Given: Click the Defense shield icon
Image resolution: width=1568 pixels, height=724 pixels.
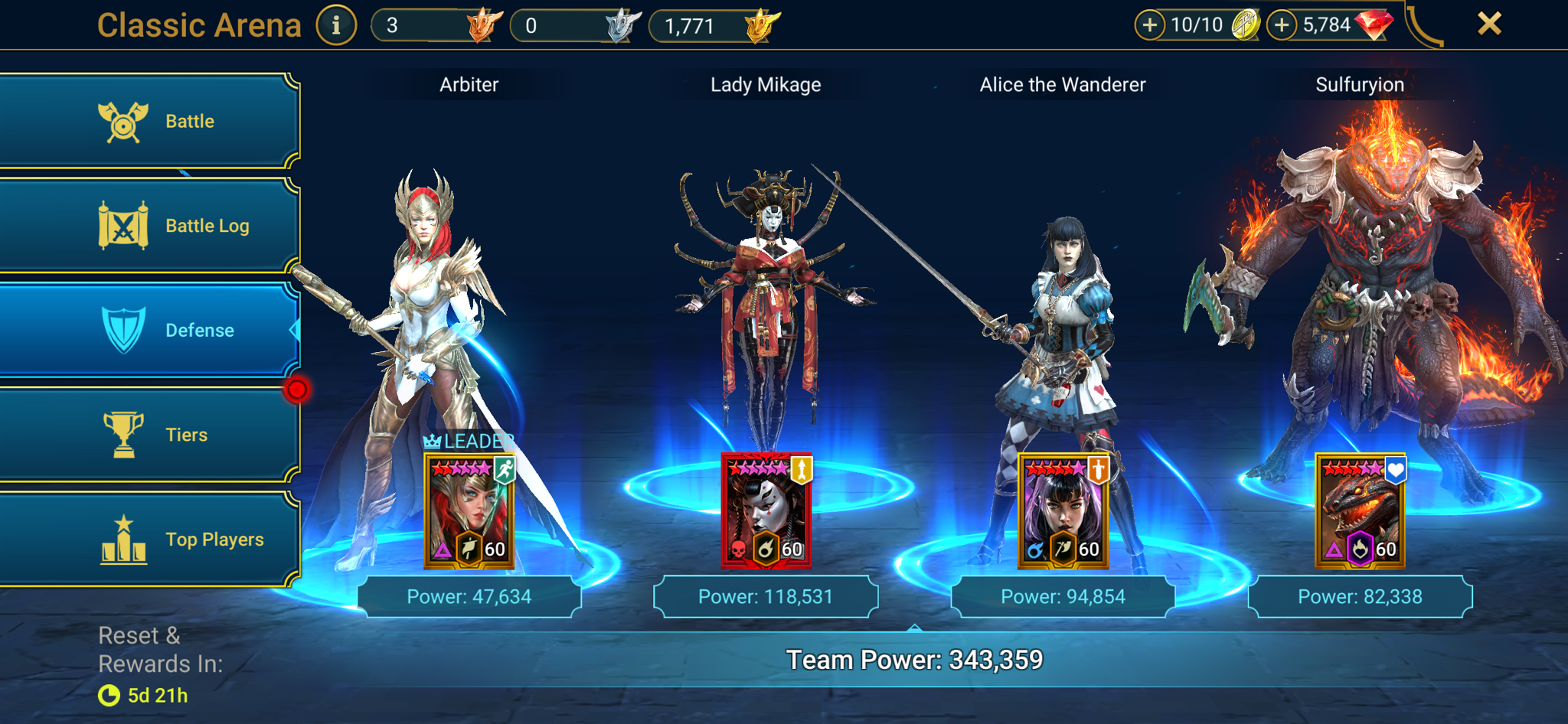Looking at the screenshot, I should (x=125, y=330).
